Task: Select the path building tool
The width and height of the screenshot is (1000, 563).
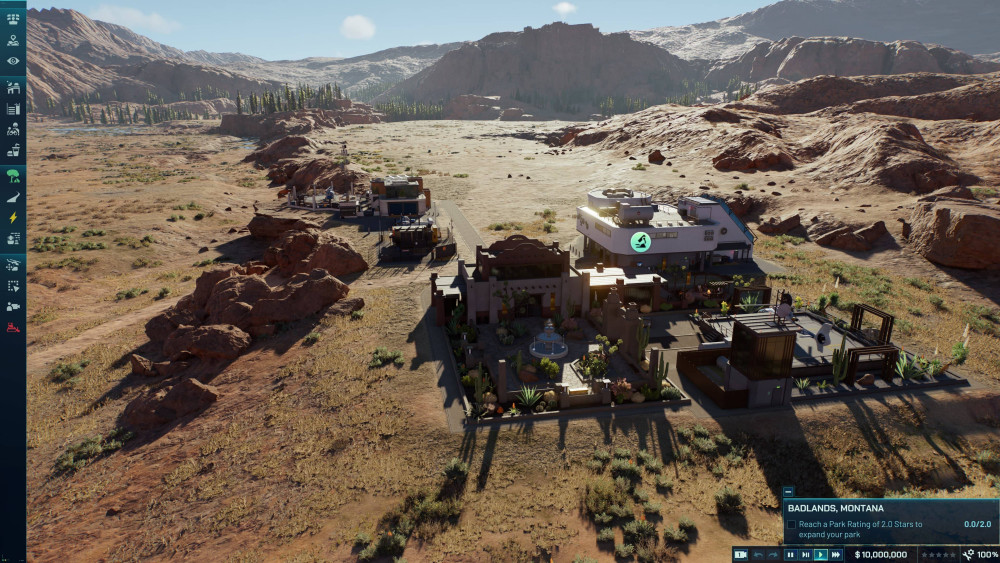Action: pyautogui.click(x=13, y=197)
